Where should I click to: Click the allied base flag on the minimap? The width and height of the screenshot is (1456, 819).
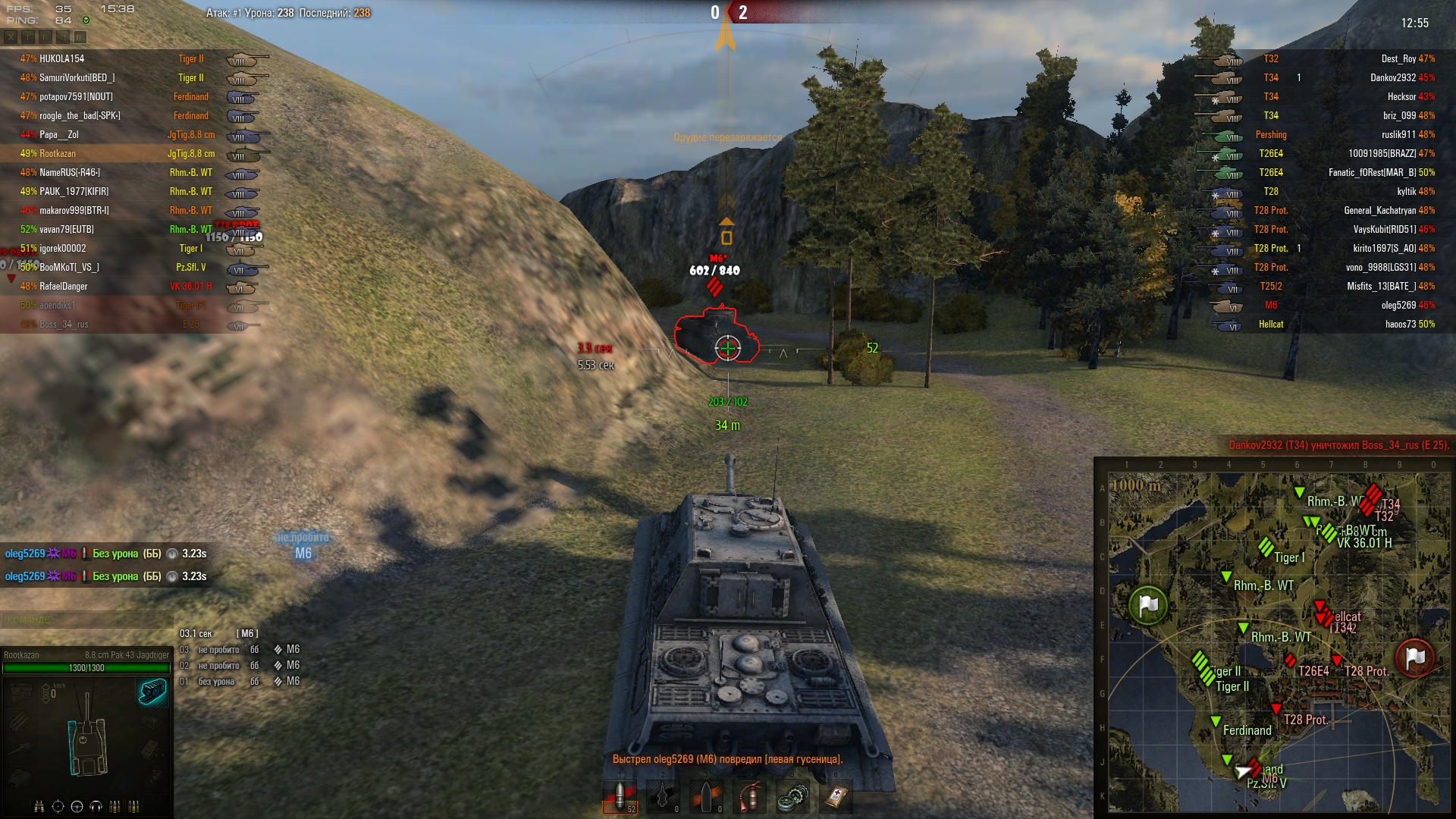(x=1148, y=605)
